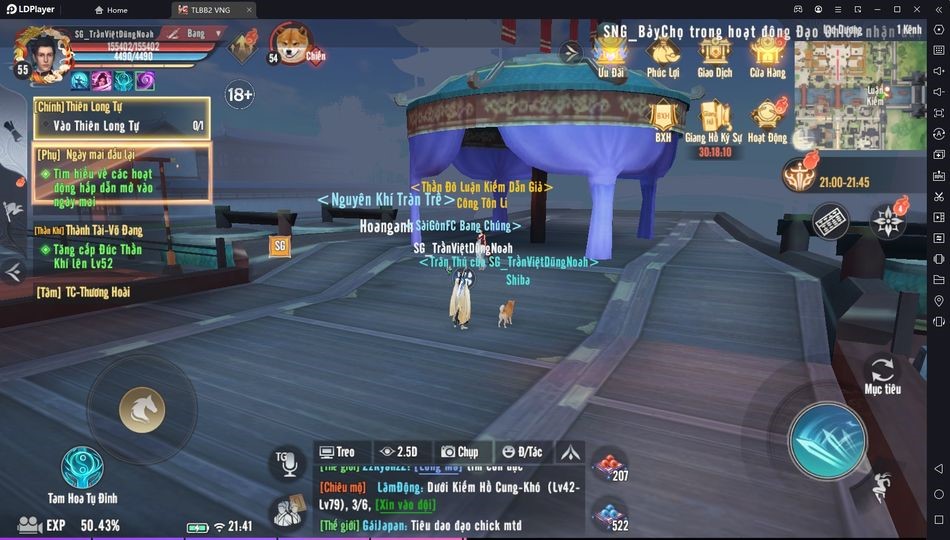Click the player portrait avatar

pyautogui.click(x=40, y=54)
